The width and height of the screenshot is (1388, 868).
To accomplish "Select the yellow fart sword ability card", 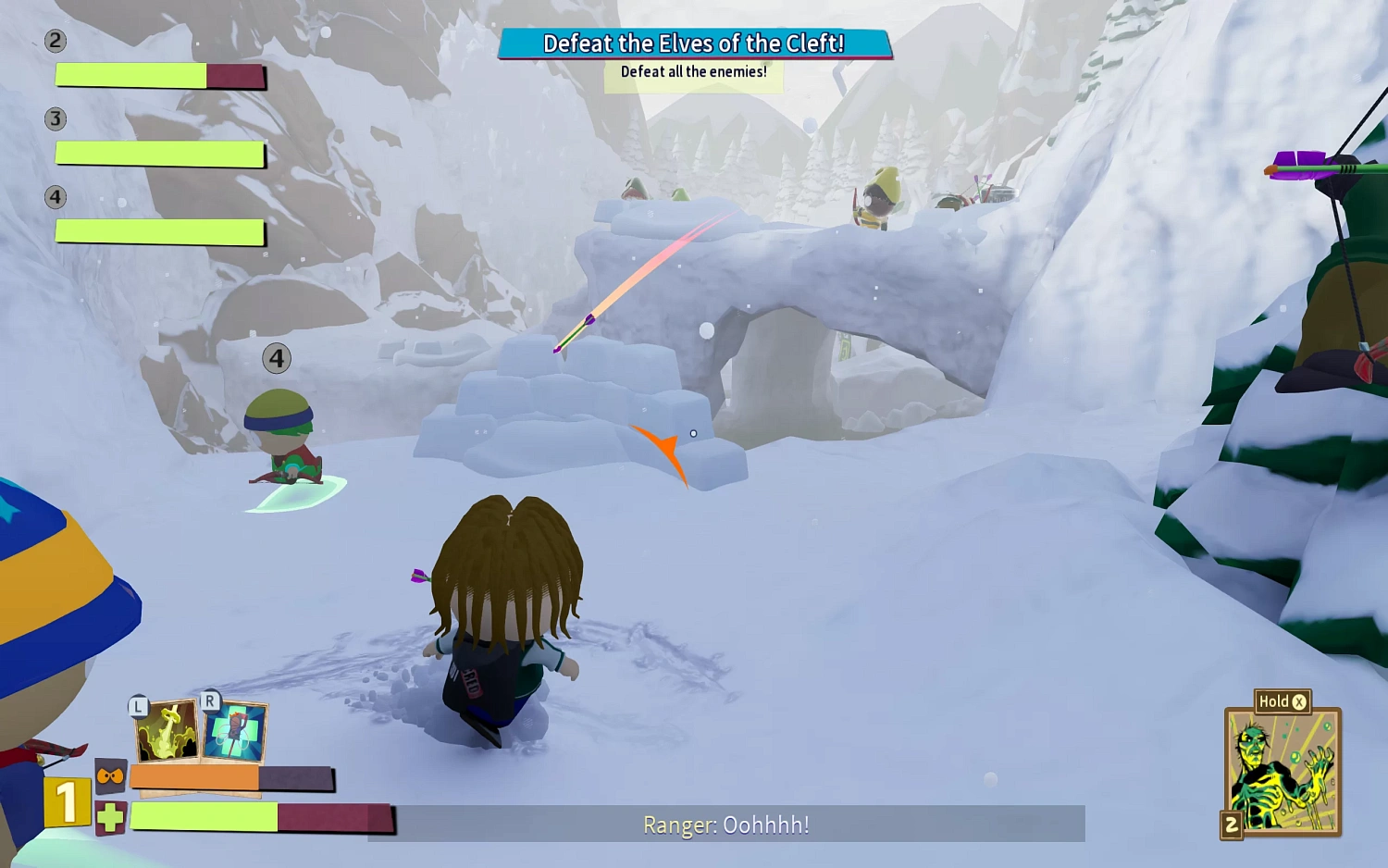I will 167,731.
